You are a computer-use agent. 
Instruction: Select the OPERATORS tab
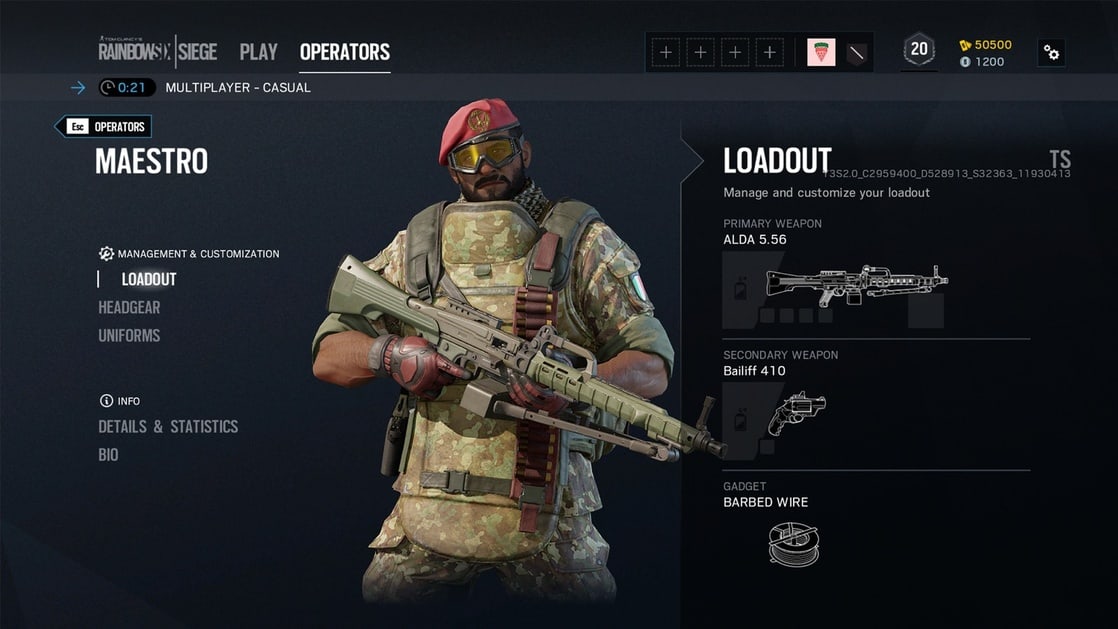tap(344, 52)
